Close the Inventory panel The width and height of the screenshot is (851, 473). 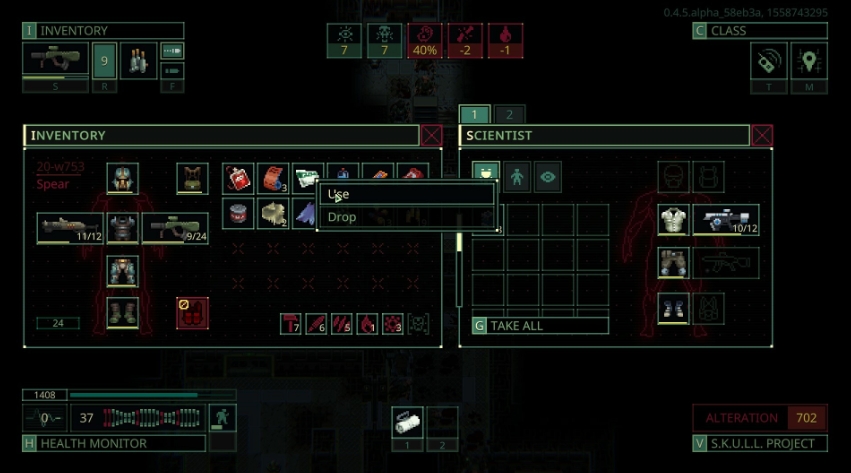432,136
